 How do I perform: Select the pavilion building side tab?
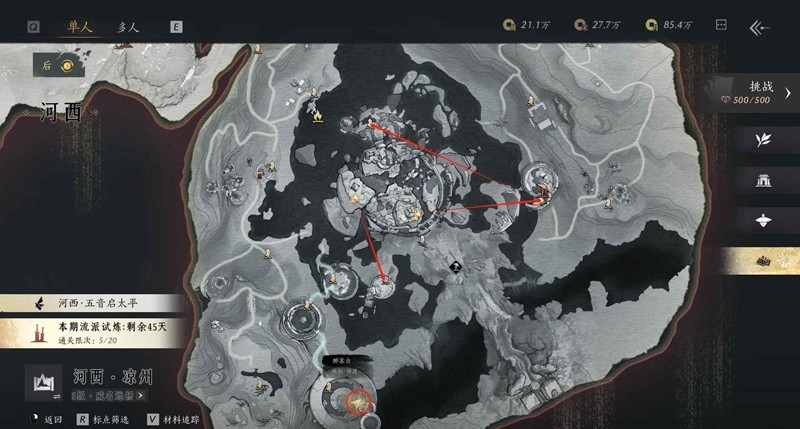pyautogui.click(x=765, y=180)
